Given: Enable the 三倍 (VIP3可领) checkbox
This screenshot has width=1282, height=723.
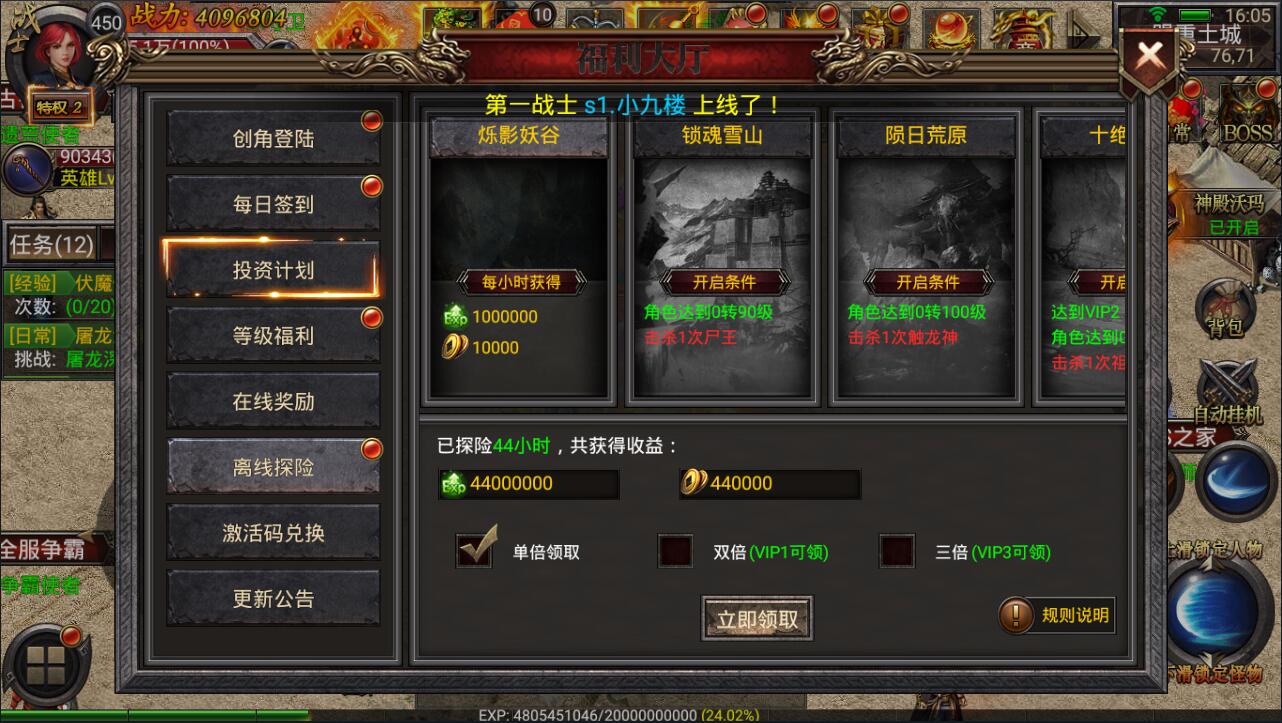Looking at the screenshot, I should pos(896,550).
